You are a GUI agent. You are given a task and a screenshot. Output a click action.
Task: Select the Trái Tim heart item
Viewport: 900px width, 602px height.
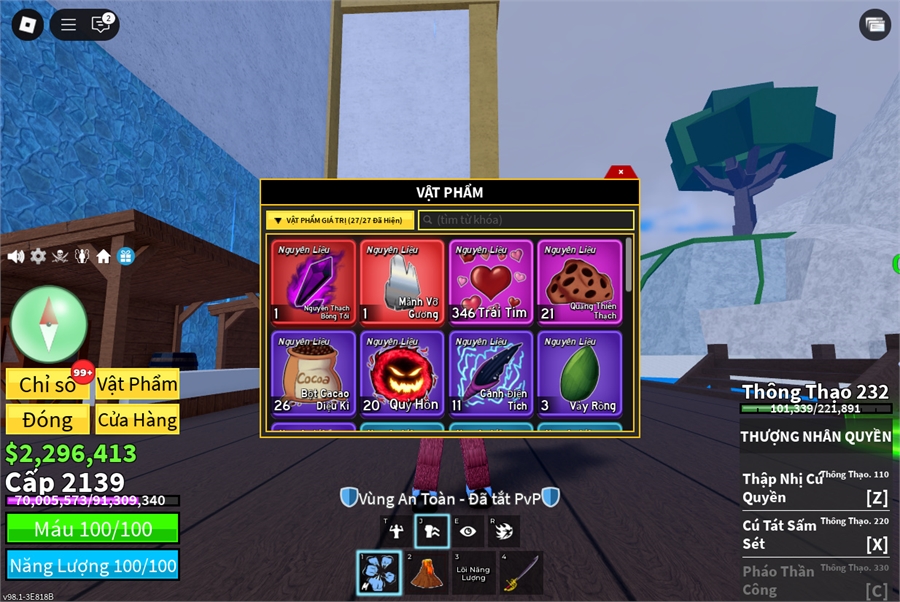[490, 282]
